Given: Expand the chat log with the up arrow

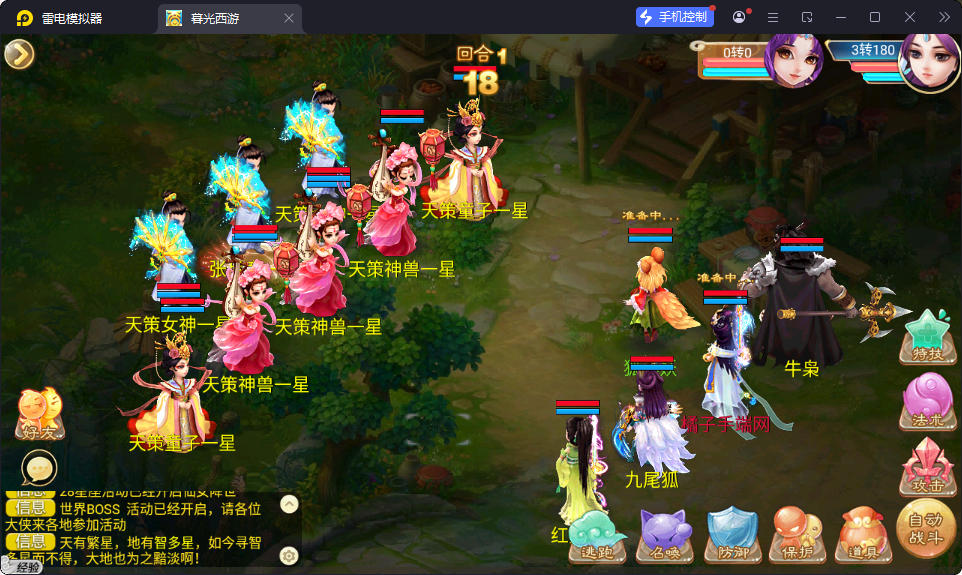Looking at the screenshot, I should tap(289, 503).
